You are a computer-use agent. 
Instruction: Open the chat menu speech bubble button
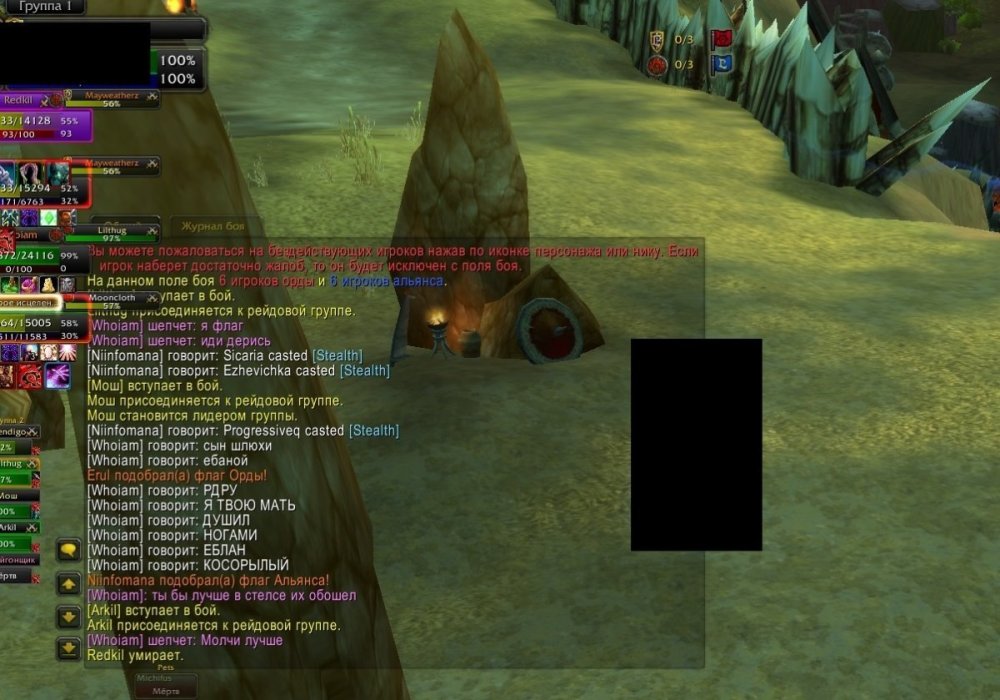68,550
